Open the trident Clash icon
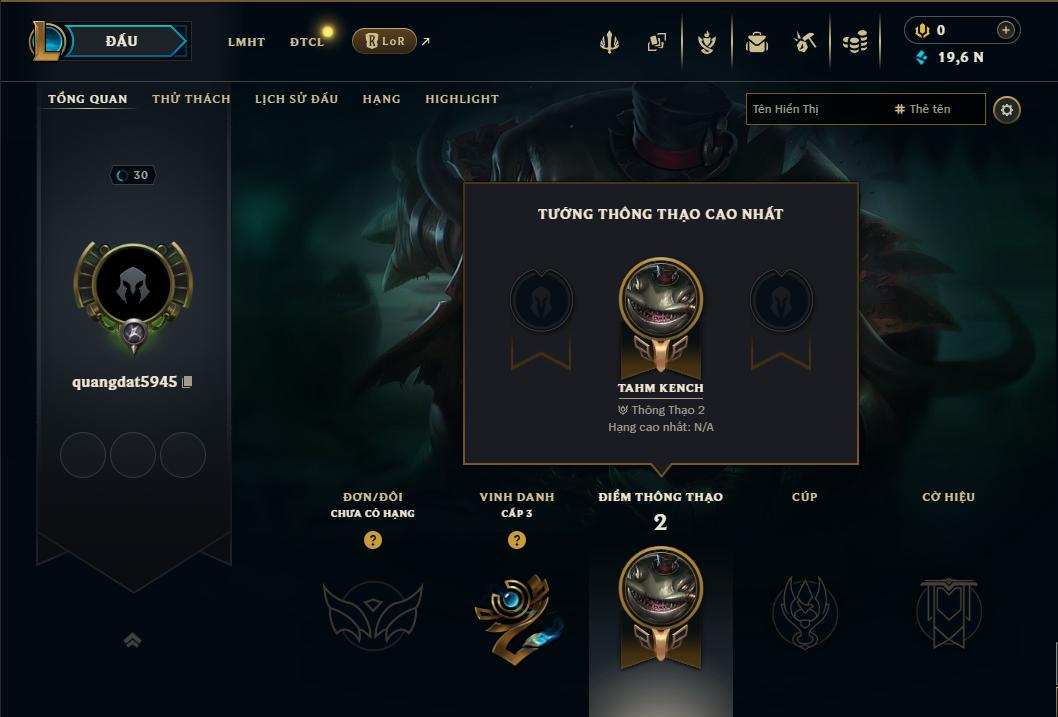The height and width of the screenshot is (717, 1058). [609, 42]
